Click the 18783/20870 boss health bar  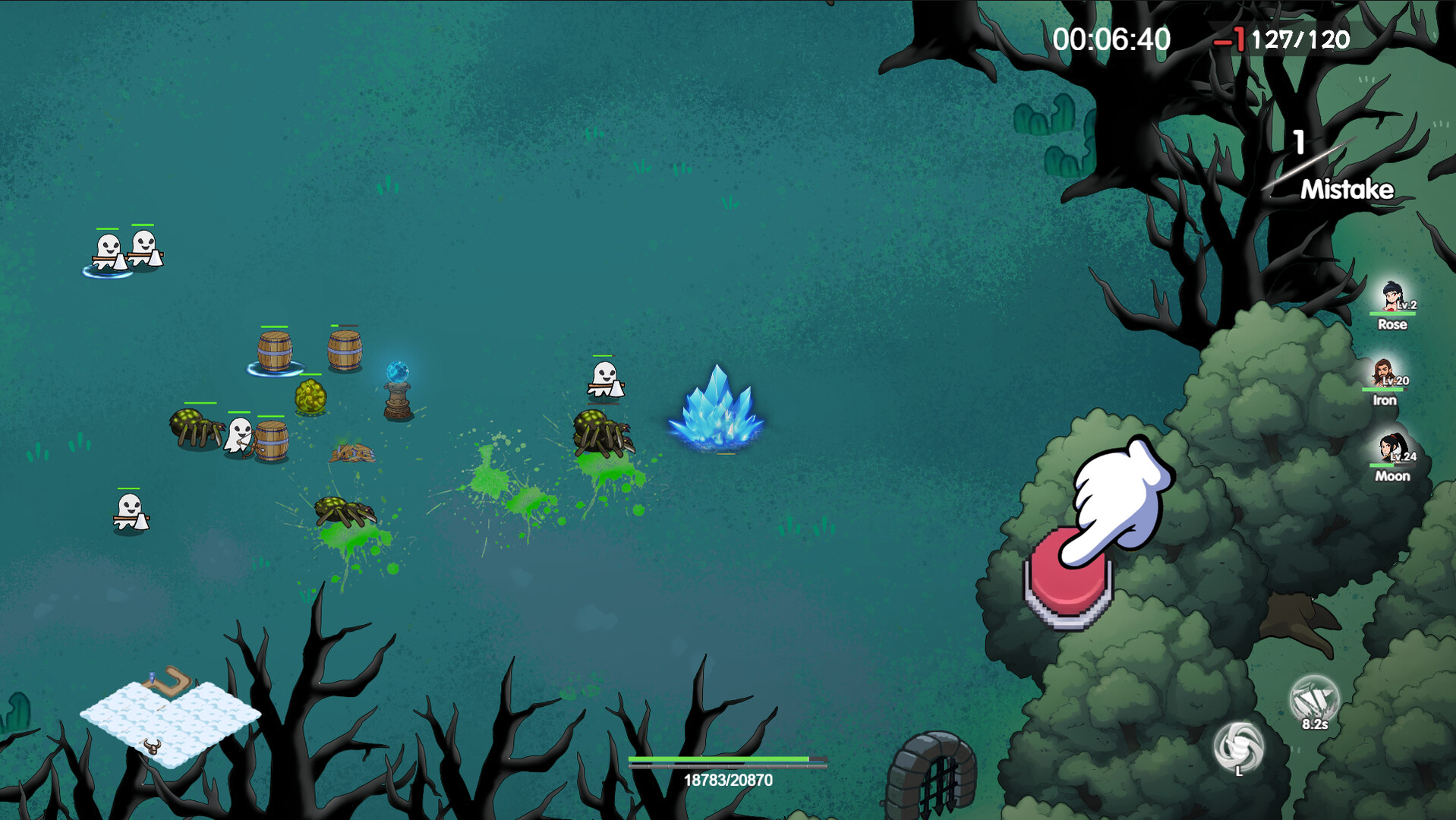(x=726, y=759)
